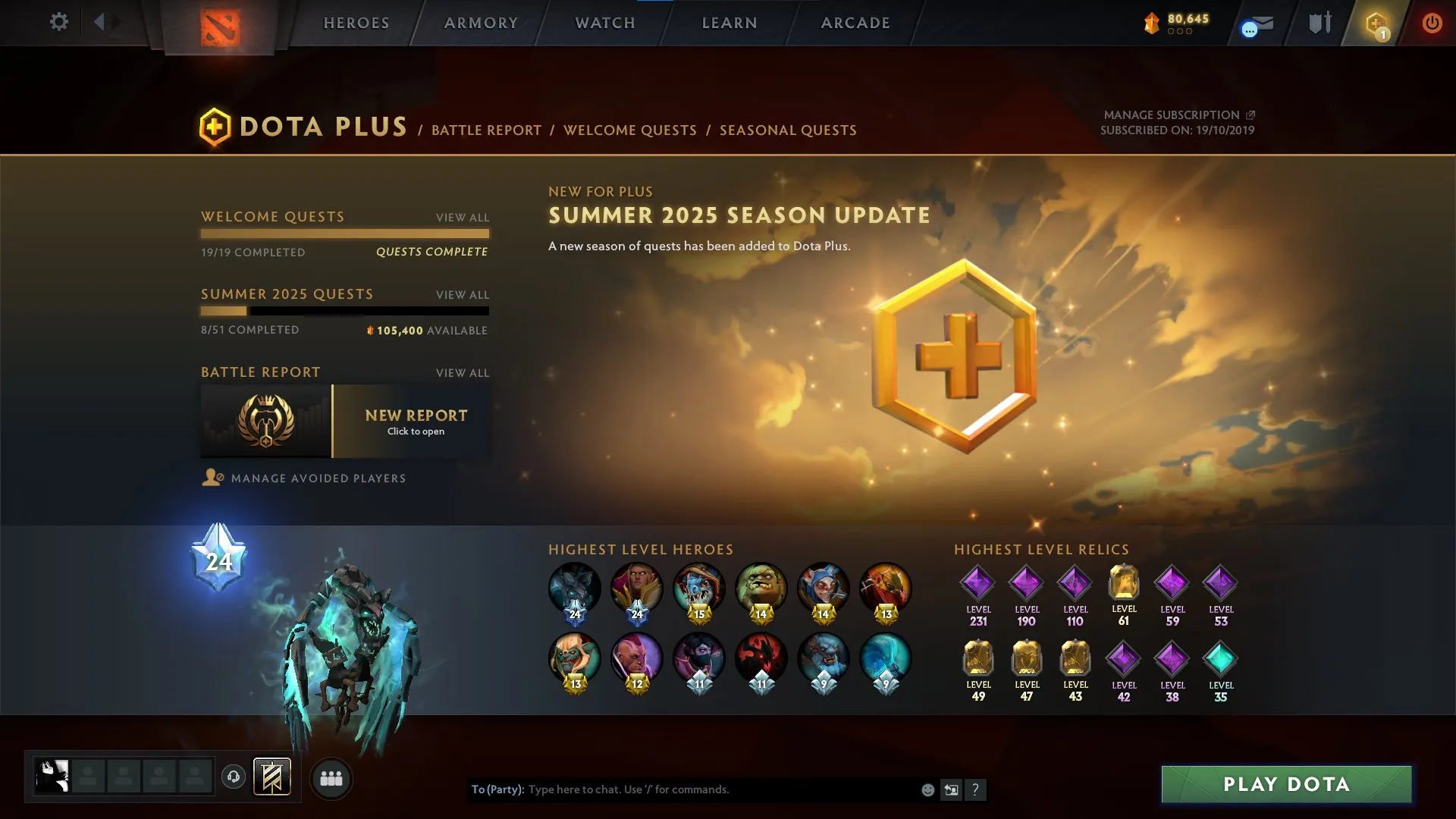Open the WATCH section
The height and width of the screenshot is (819, 1456).
[x=604, y=23]
